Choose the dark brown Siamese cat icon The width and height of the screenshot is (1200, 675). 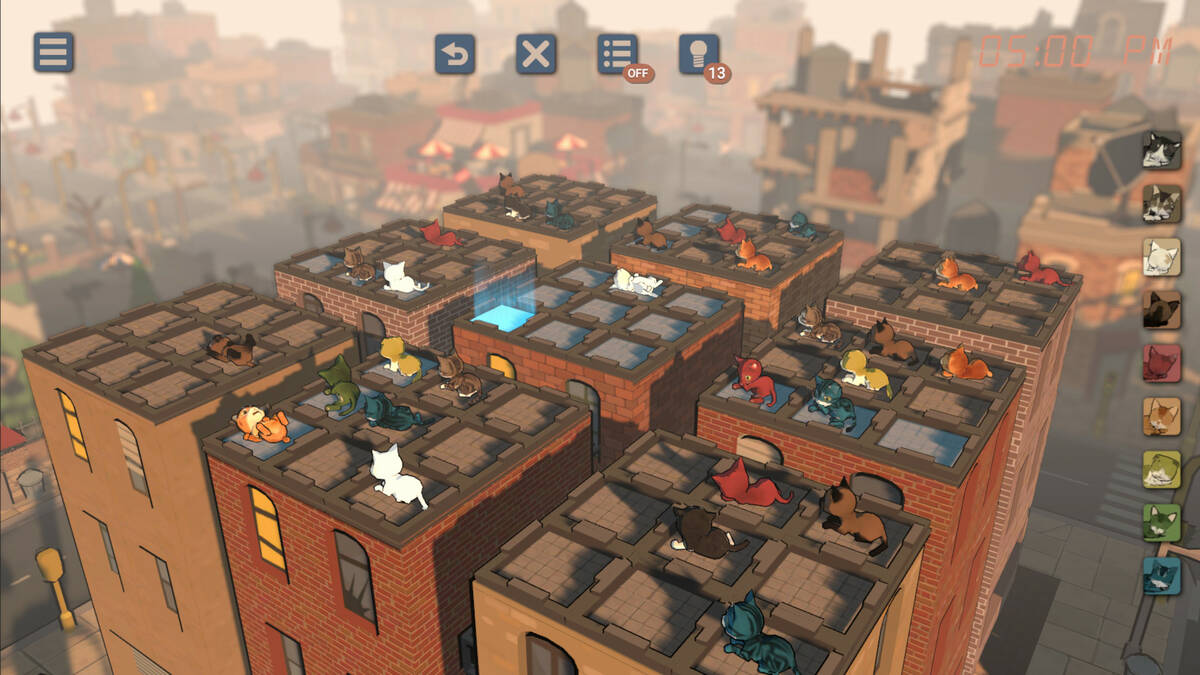1162,310
